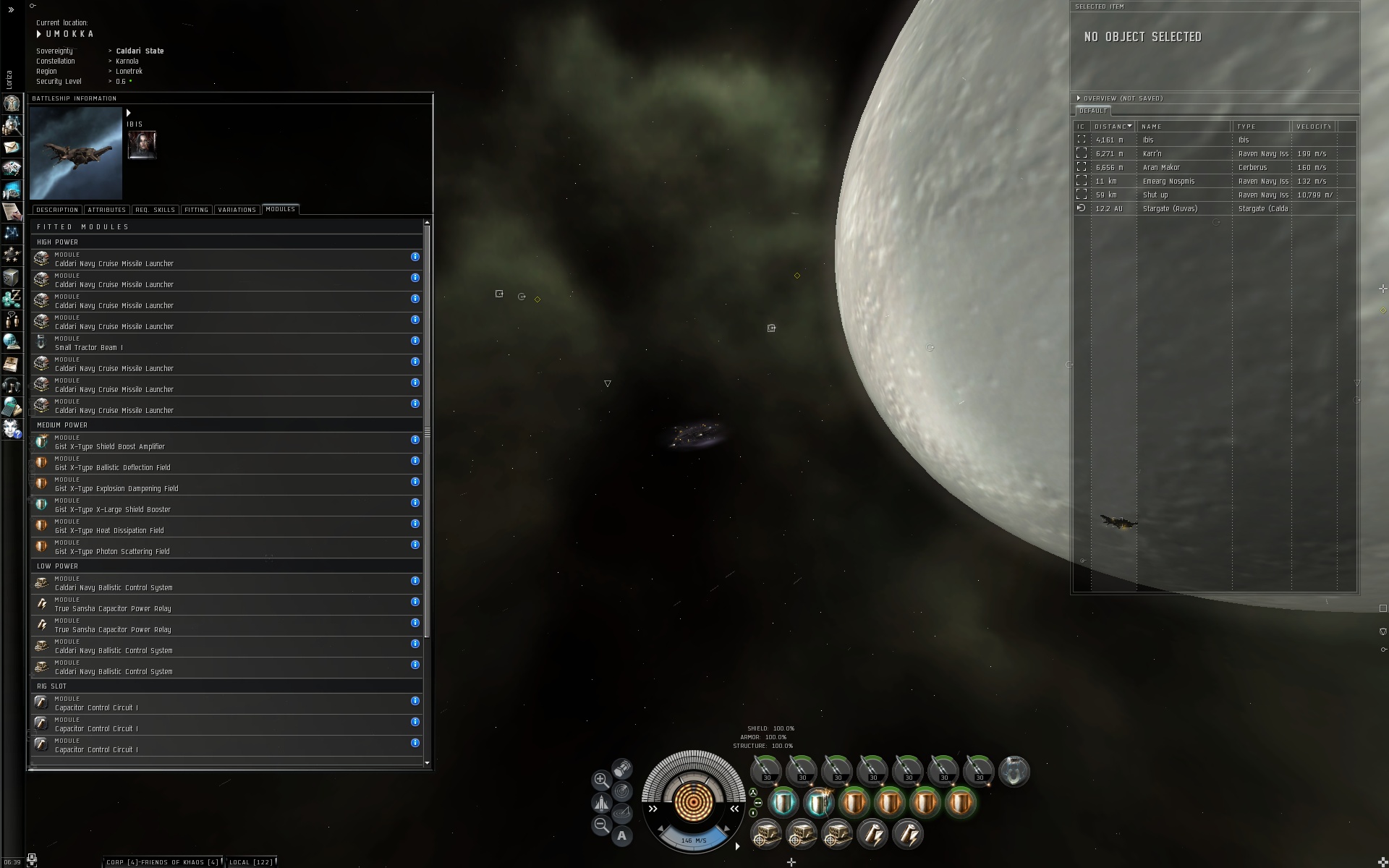Viewport: 1389px width, 868px height.
Task: Select Aran Makor's Cerberus overview row
Action: 1214,167
